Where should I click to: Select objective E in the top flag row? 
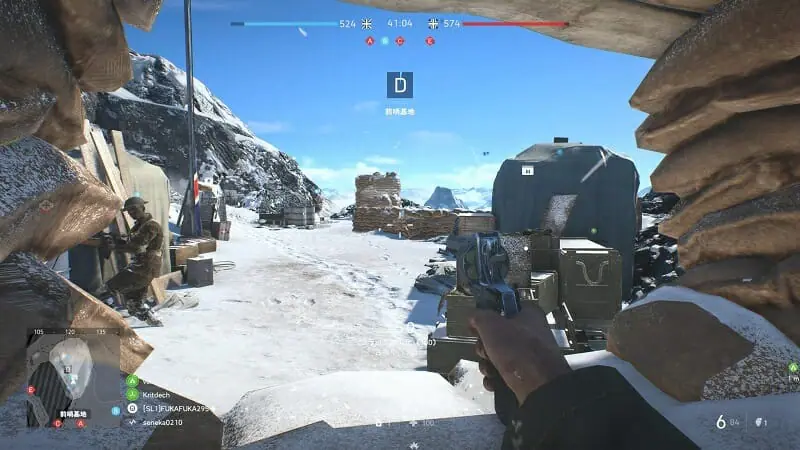coord(430,41)
